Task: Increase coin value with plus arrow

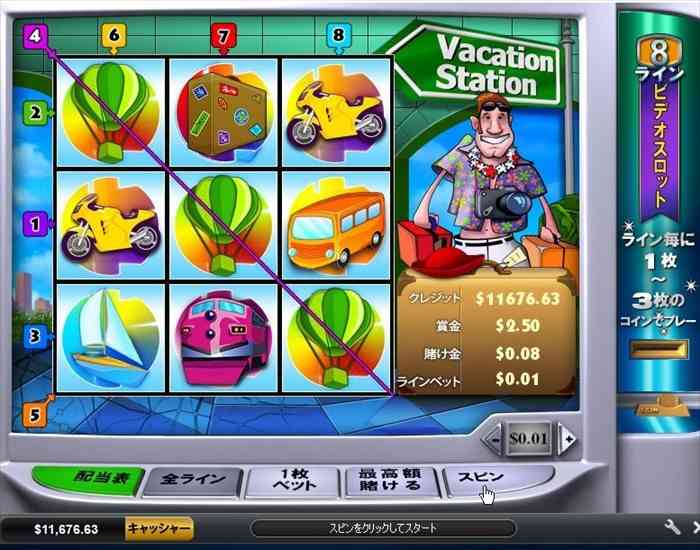Action: point(567,438)
